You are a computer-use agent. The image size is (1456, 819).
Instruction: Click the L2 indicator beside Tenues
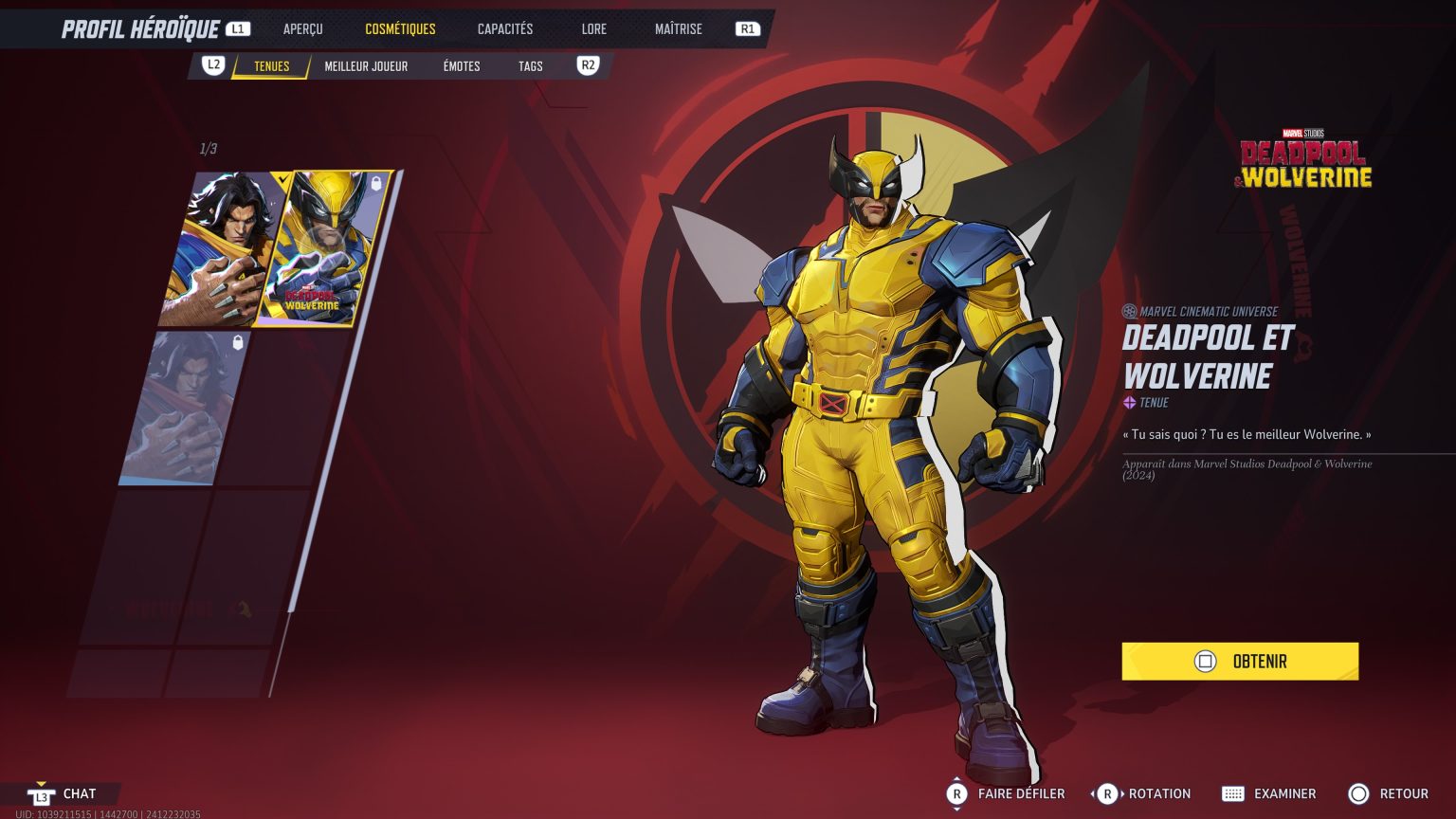click(x=212, y=64)
